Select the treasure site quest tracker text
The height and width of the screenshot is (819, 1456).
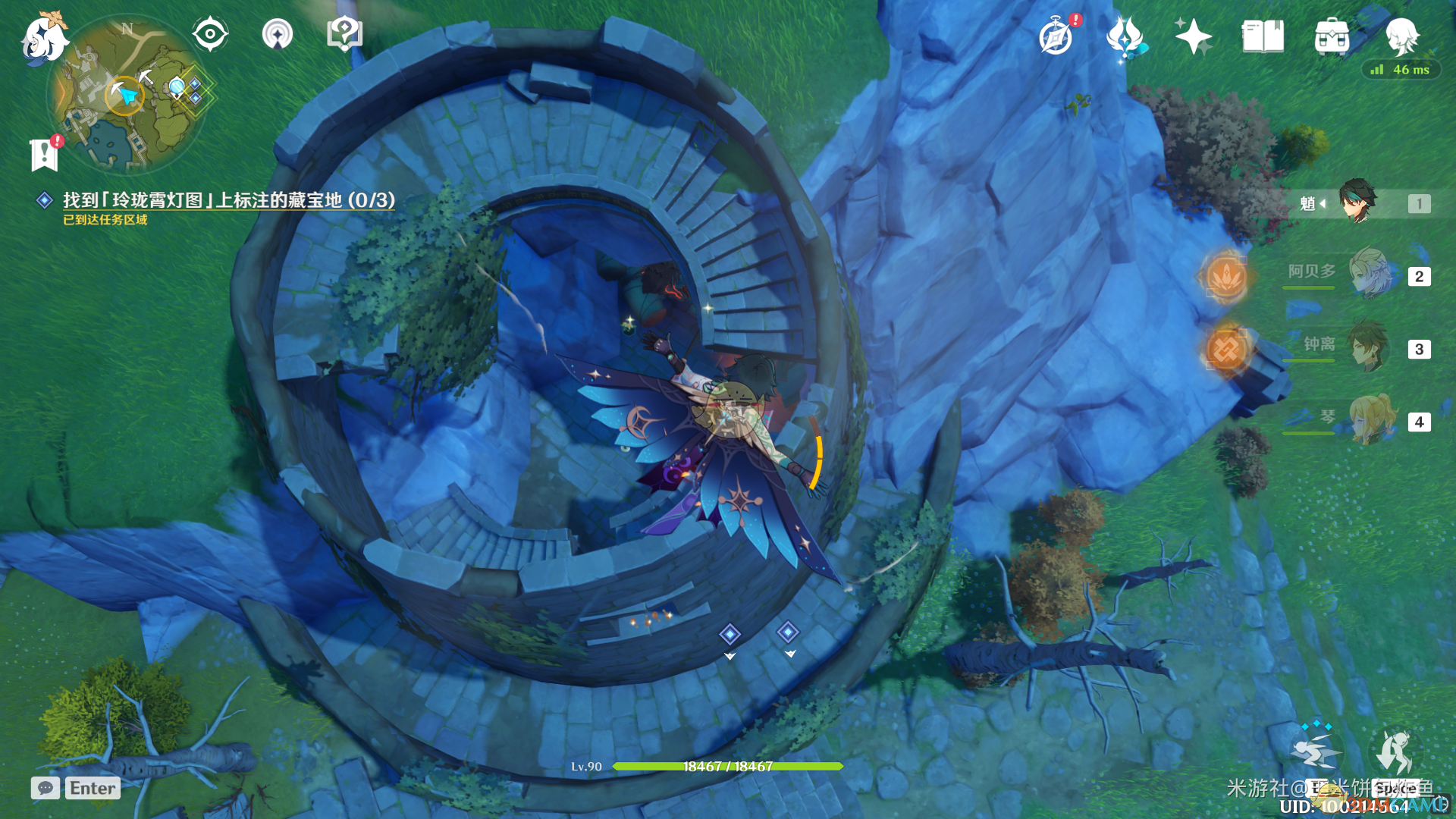[x=228, y=200]
